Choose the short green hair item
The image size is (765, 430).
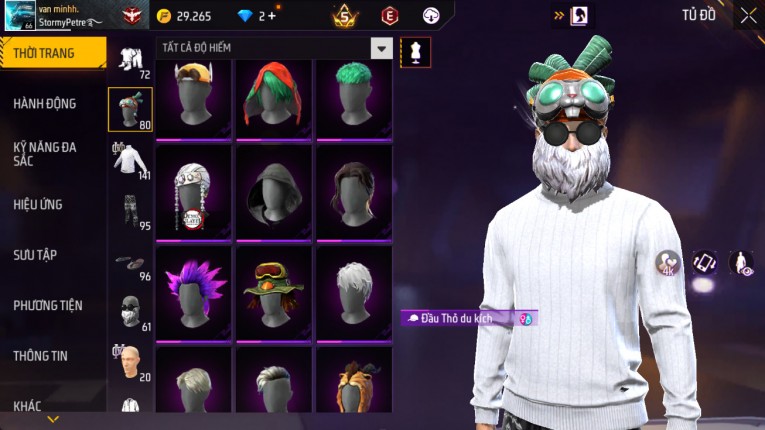pos(354,98)
